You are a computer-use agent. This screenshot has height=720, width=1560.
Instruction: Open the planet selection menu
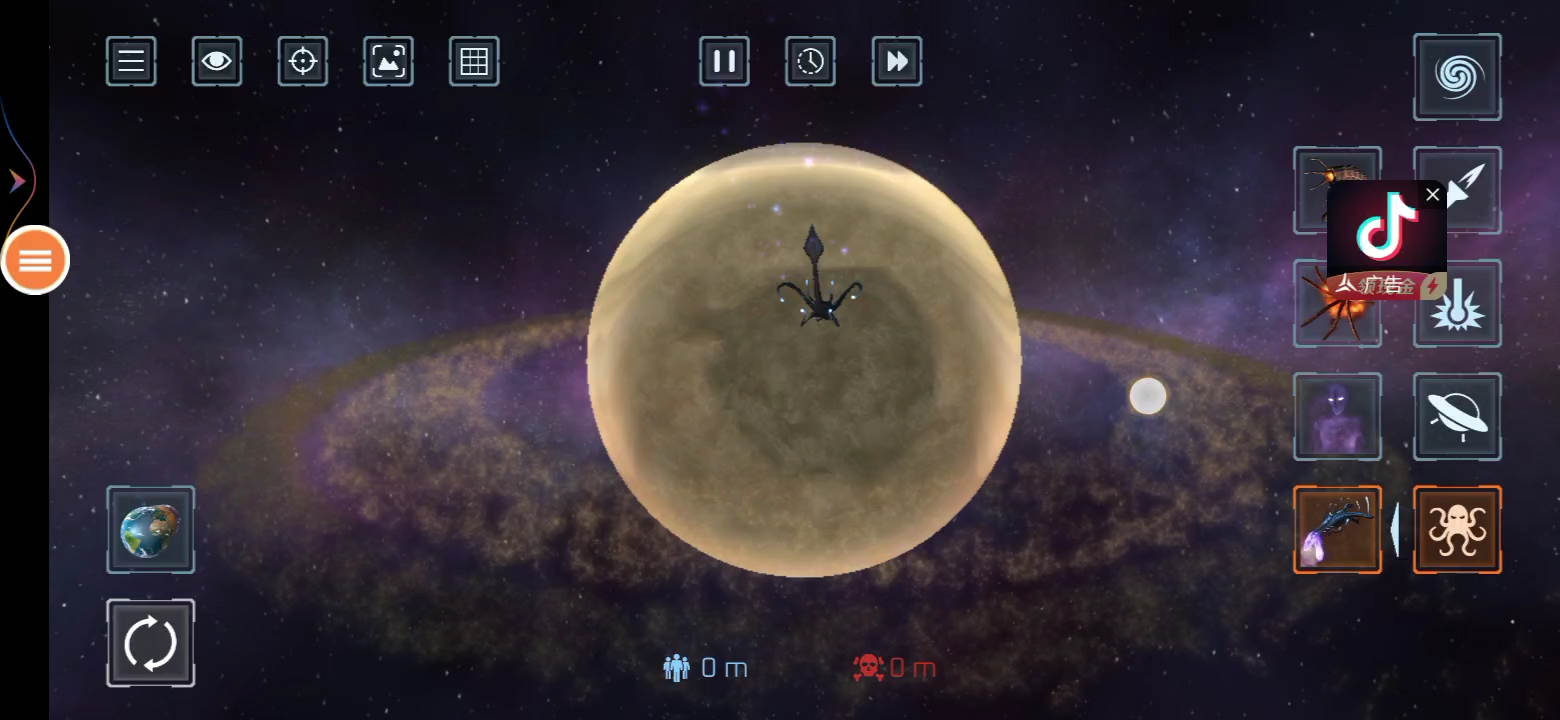[x=150, y=529]
